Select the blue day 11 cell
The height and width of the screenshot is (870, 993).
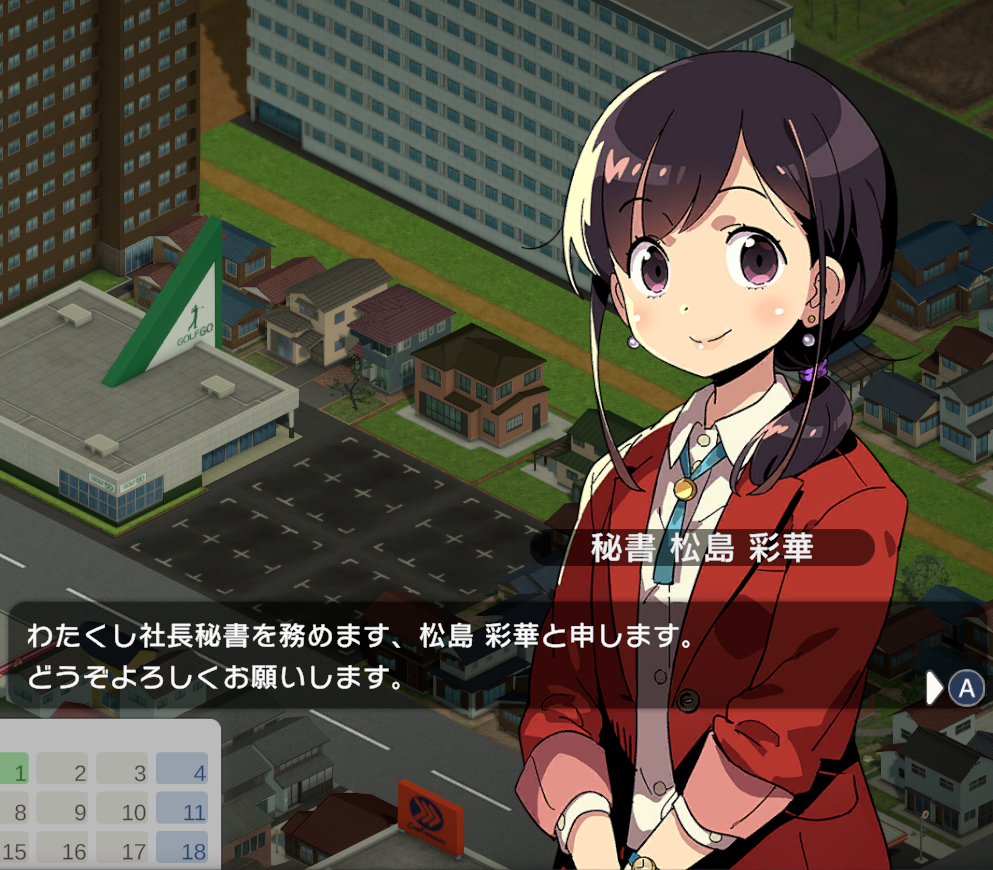coord(182,811)
